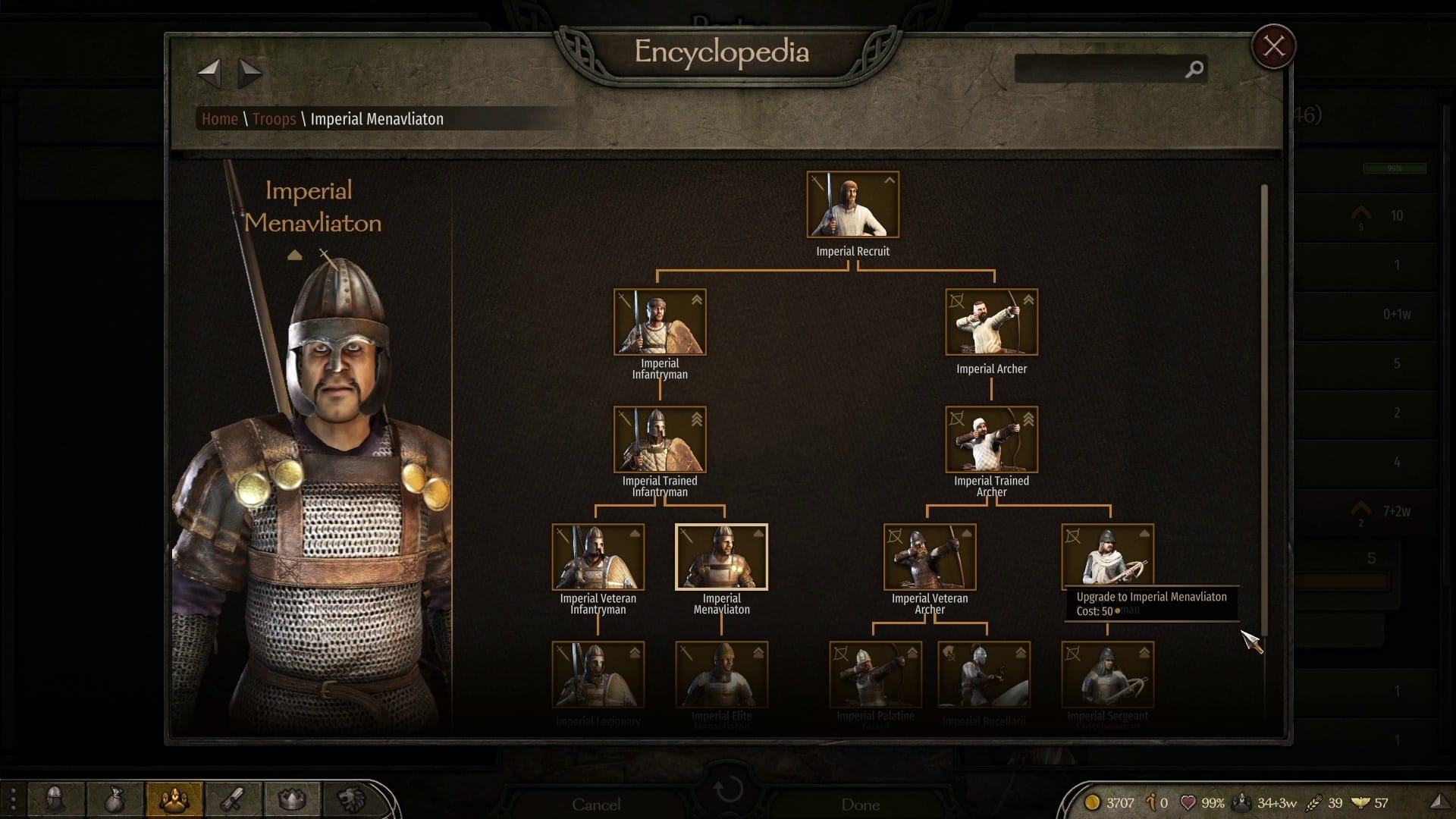View the Imperial Palatine Guard entry
The height and width of the screenshot is (819, 1456).
875,675
